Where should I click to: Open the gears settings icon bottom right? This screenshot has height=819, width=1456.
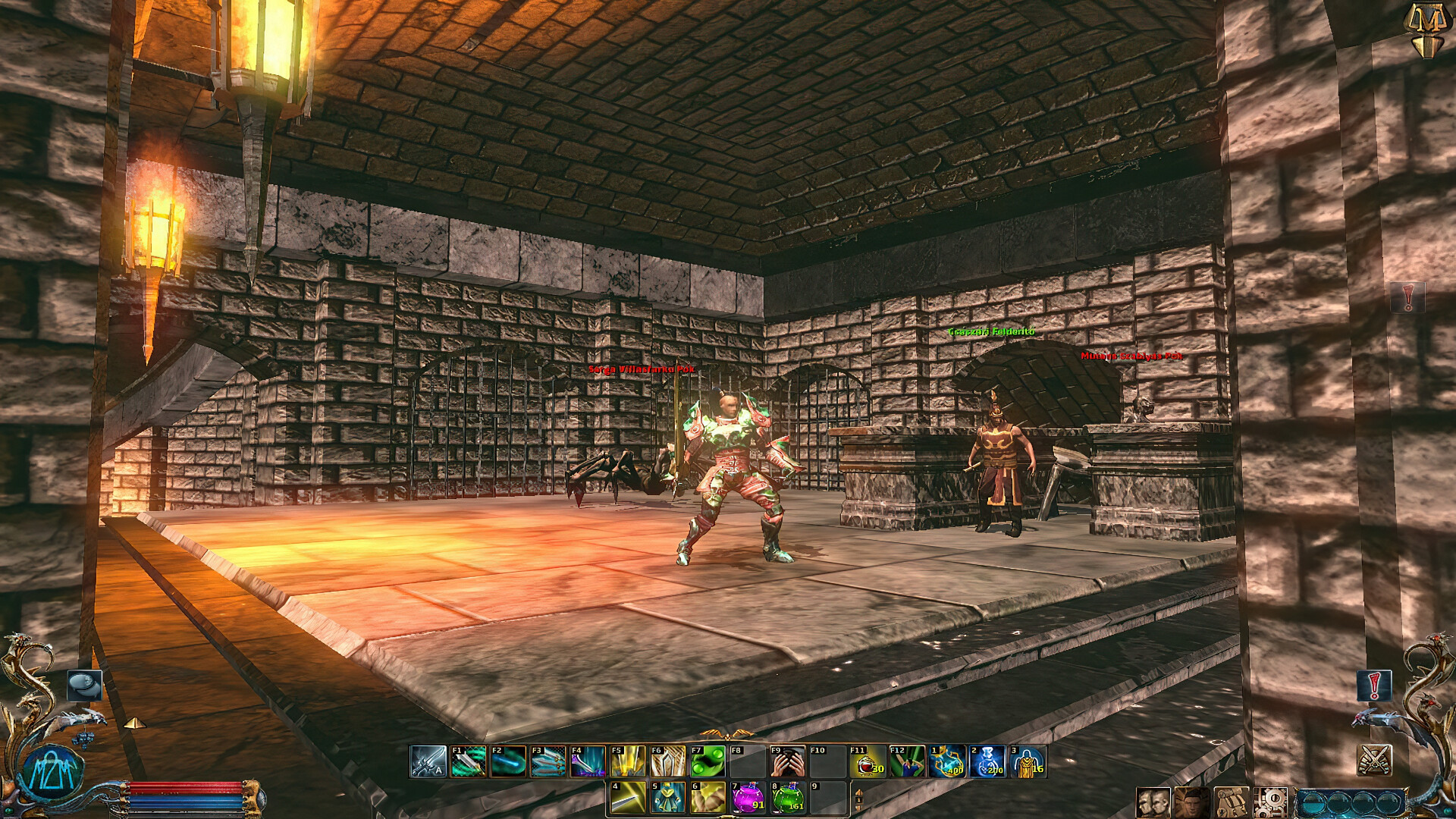pyautogui.click(x=1271, y=802)
